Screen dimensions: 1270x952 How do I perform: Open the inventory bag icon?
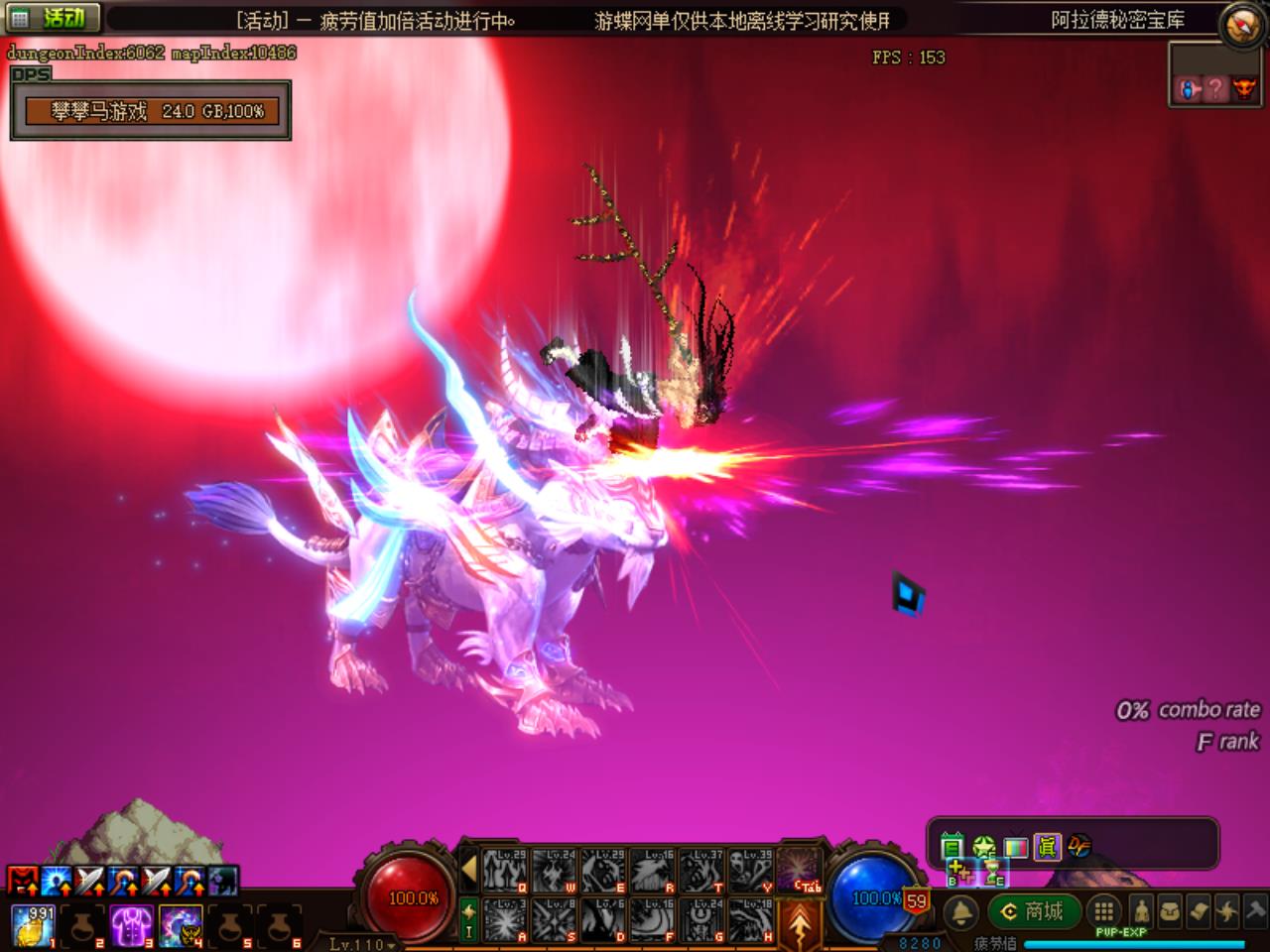tap(1171, 910)
